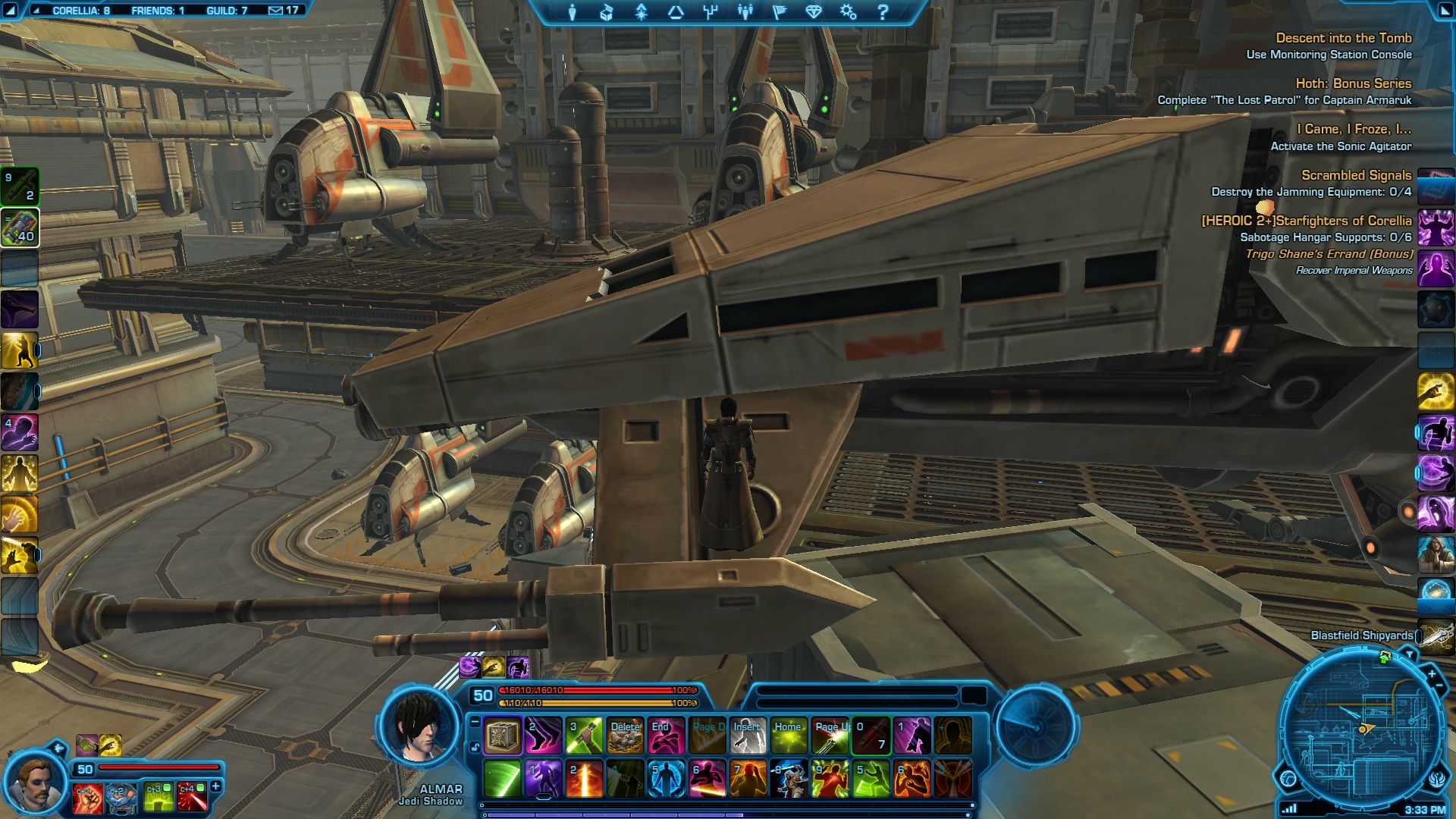Open the galaxy map globe button
Image resolution: width=1456 pixels, height=819 pixels.
[1288, 778]
